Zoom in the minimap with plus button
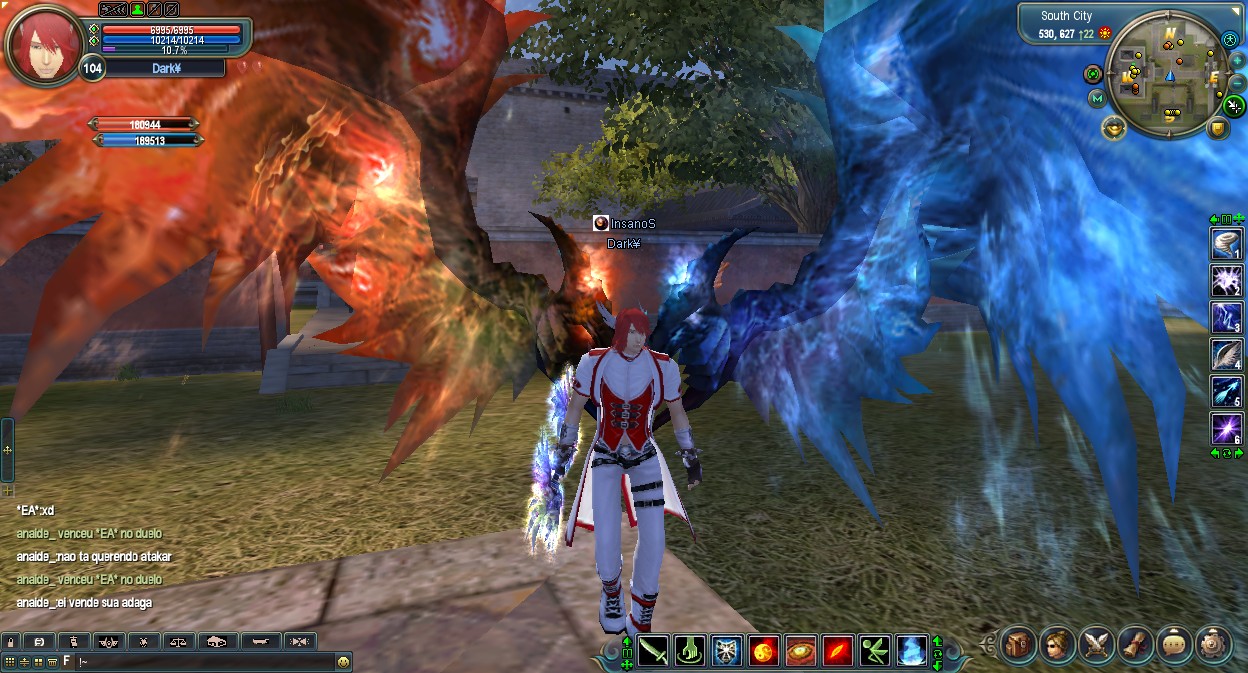The height and width of the screenshot is (673, 1248). tap(1237, 60)
